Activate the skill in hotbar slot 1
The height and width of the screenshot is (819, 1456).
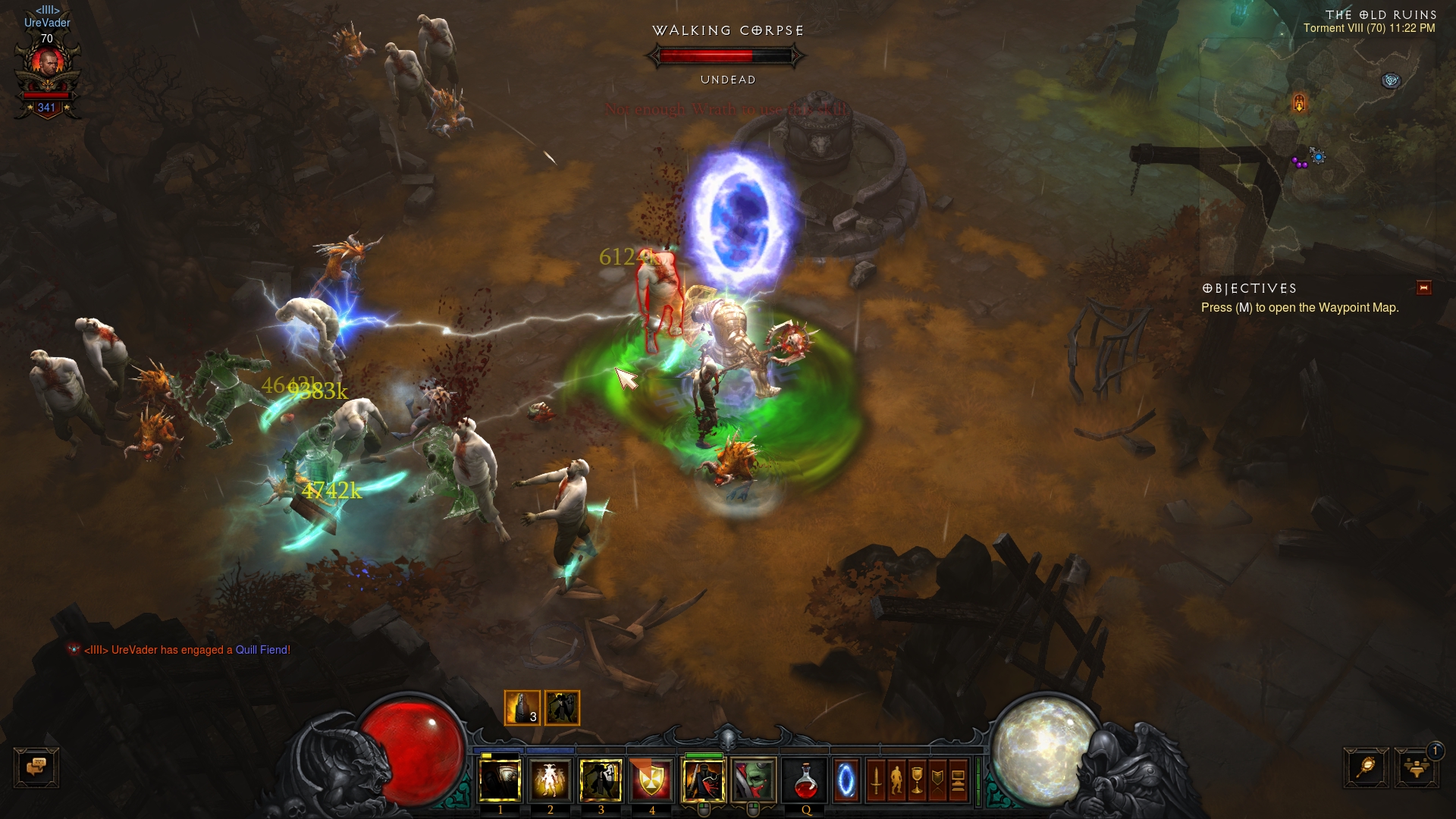[x=500, y=780]
